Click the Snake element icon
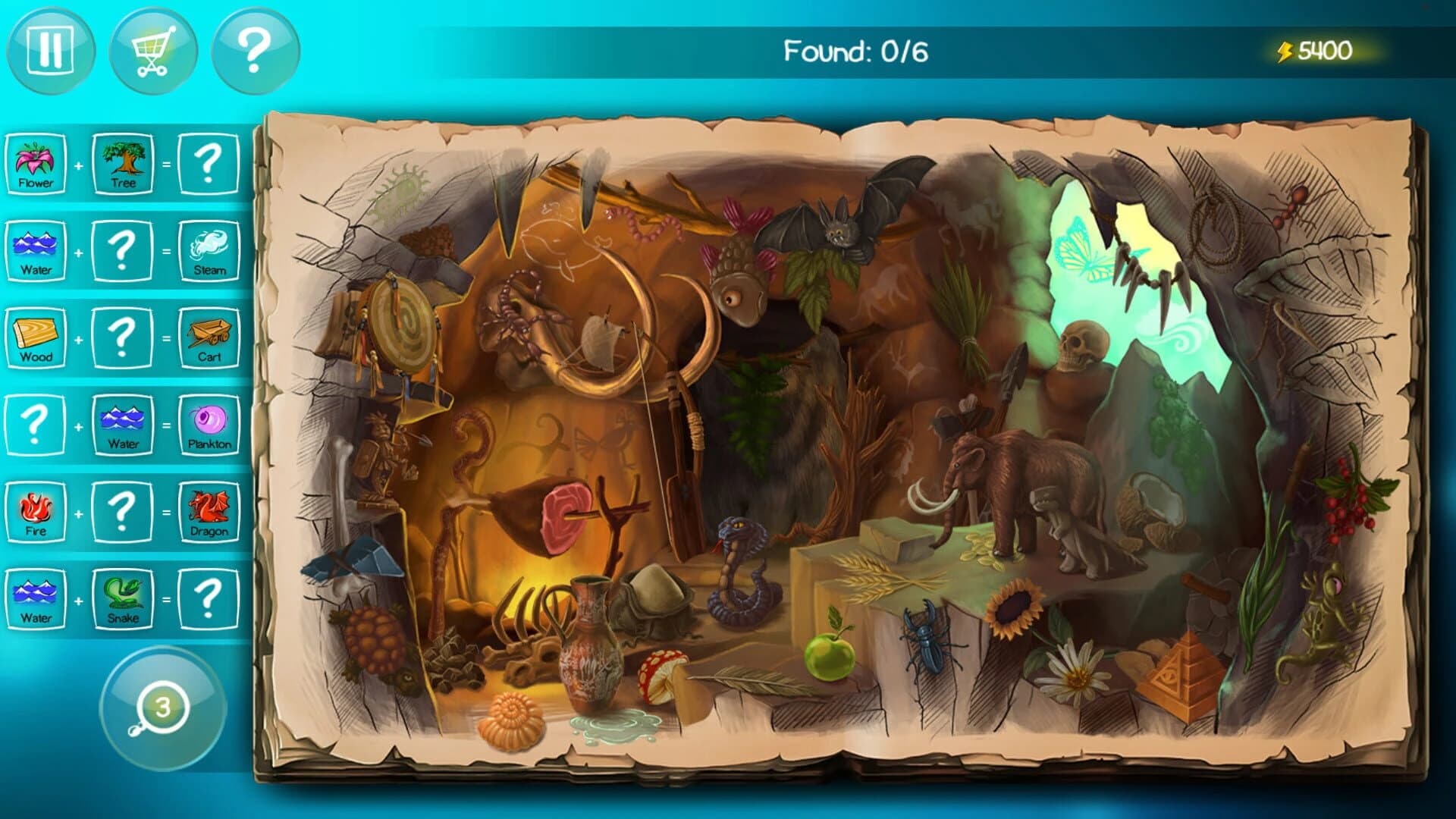Screen dimensions: 1456x819 point(124,598)
